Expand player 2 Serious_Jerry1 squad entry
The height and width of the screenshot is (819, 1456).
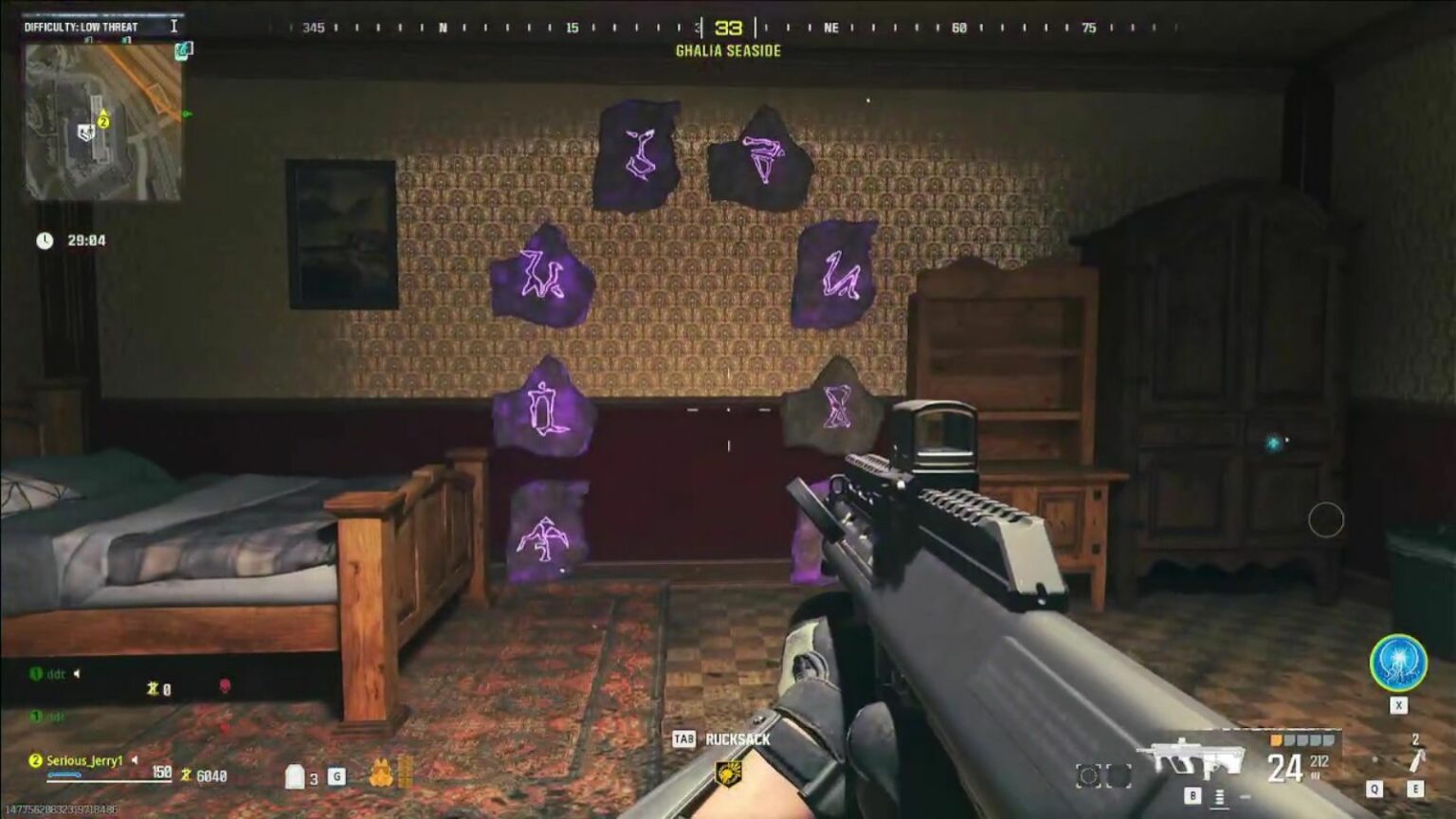click(x=35, y=761)
